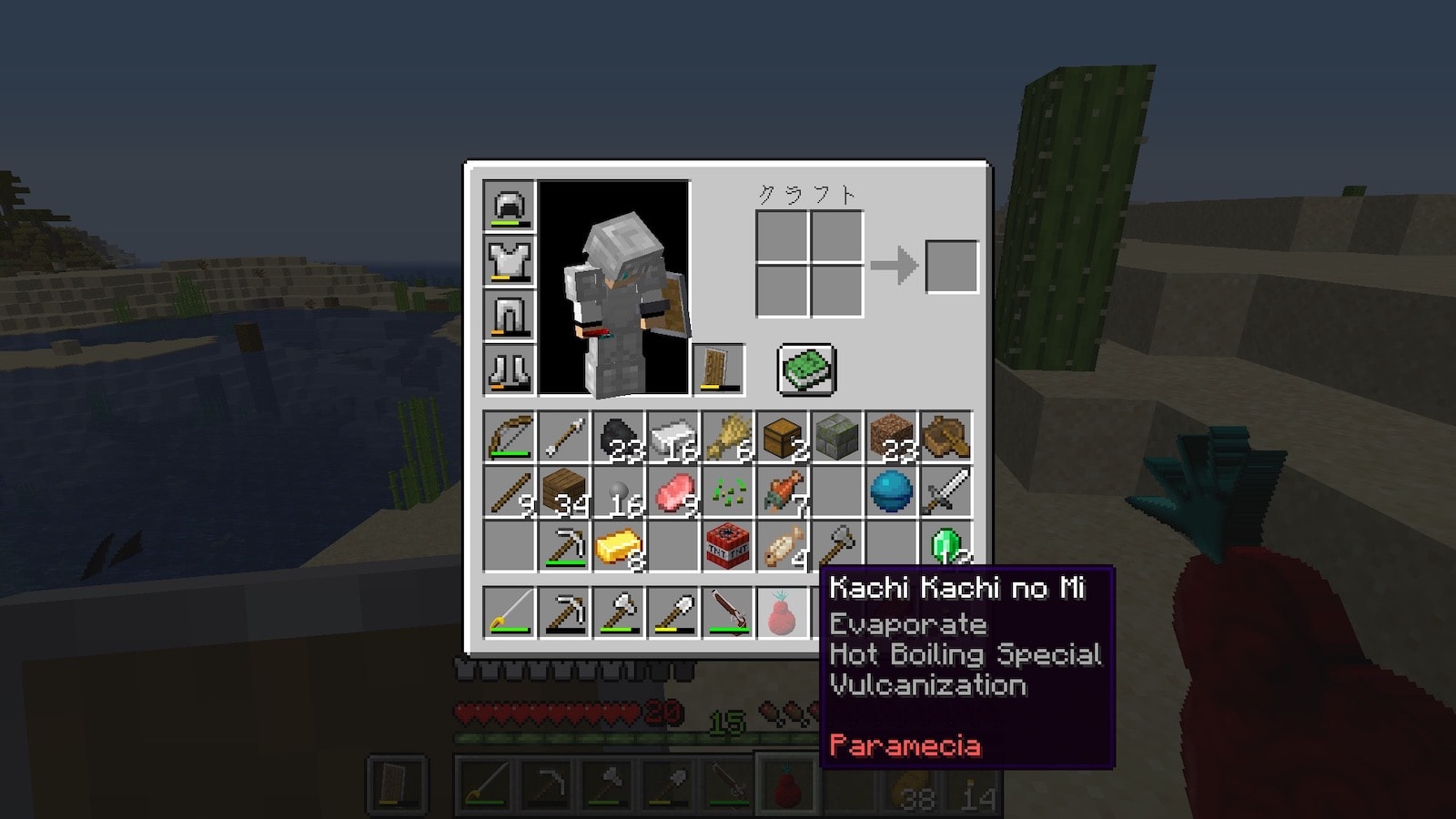Viewport: 1456px width, 819px height.
Task: Select the coal stack of 23
Action: coord(619,438)
